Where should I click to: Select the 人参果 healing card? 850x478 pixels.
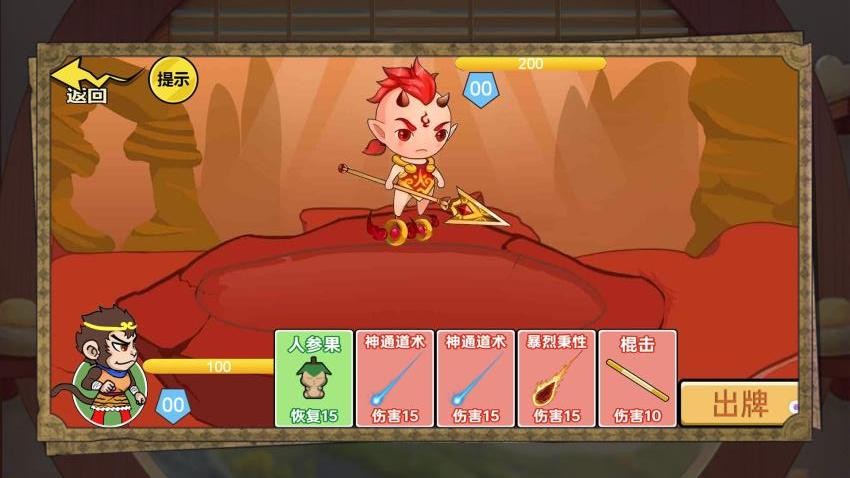pyautogui.click(x=314, y=379)
